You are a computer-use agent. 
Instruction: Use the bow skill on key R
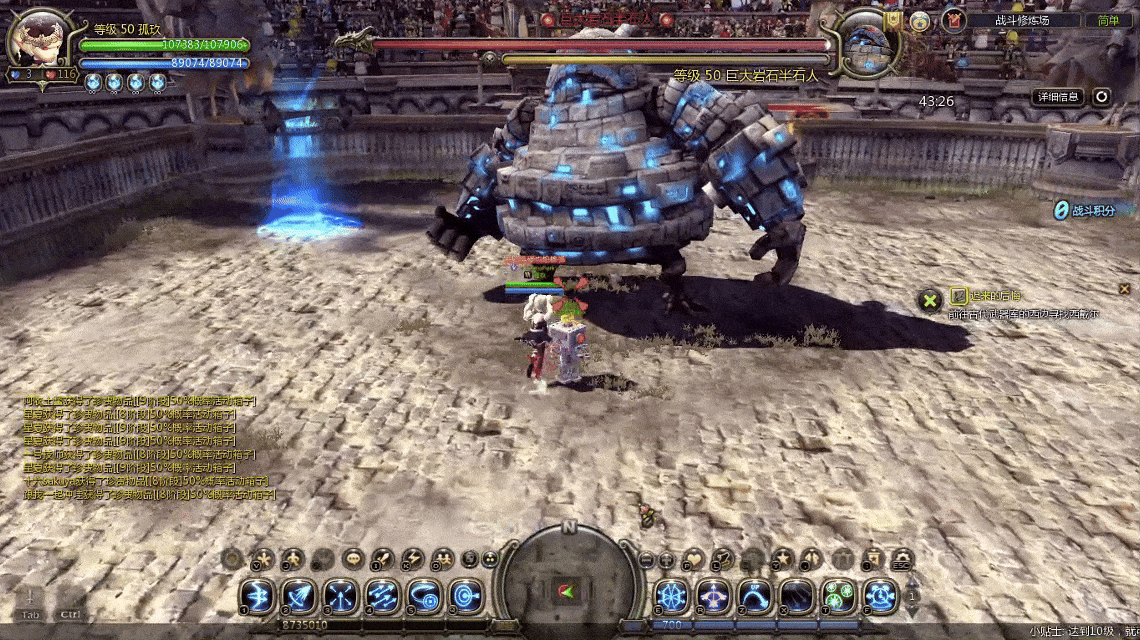pos(714,596)
